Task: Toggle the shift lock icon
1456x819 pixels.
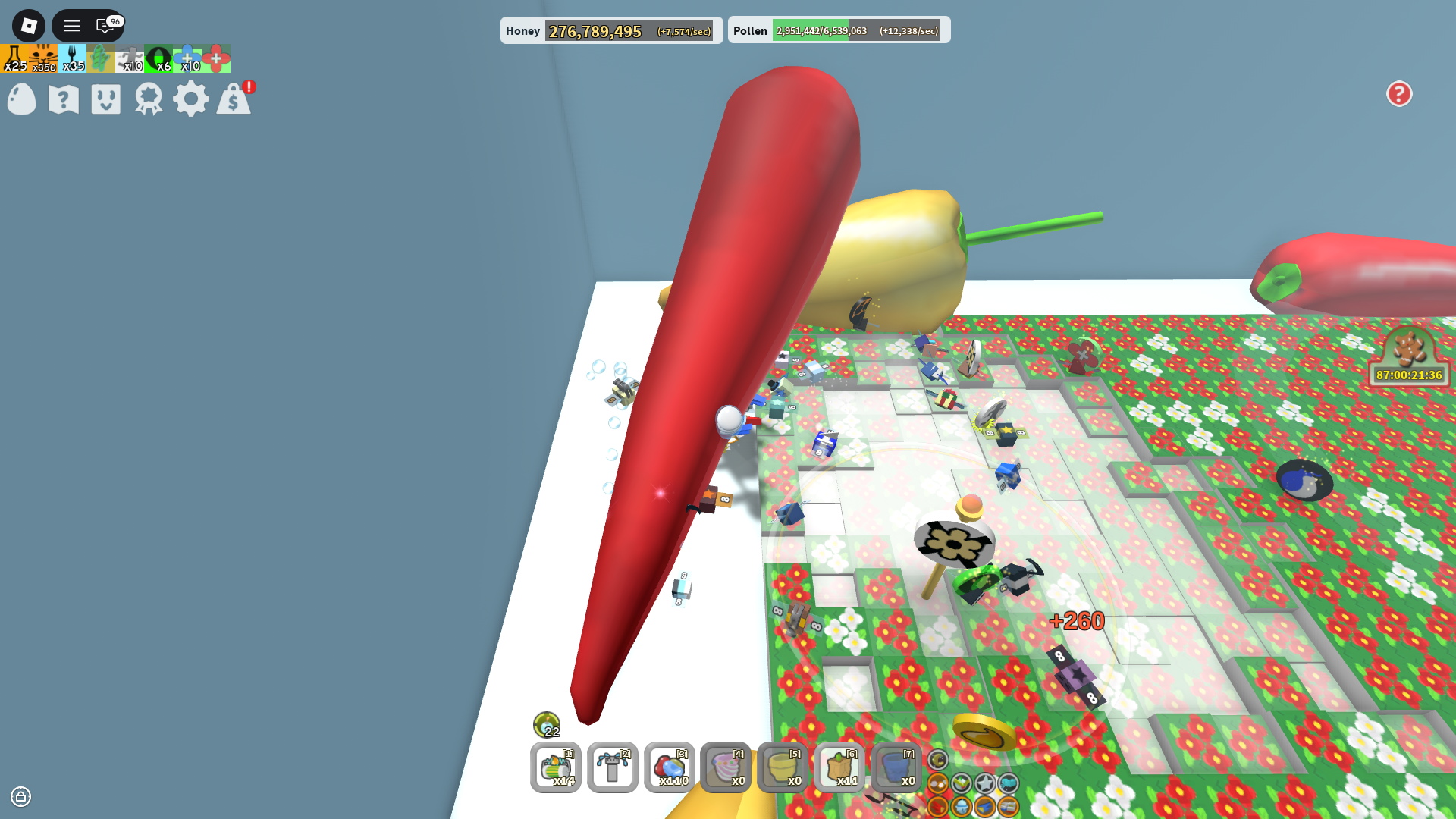Action: click(20, 797)
